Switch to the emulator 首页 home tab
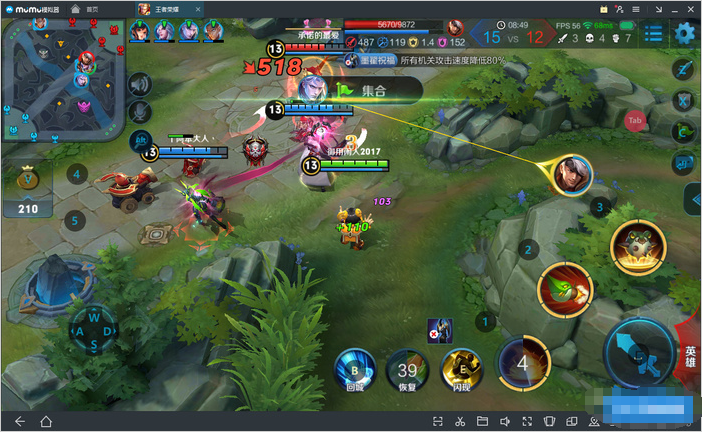This screenshot has height=432, width=702. (87, 8)
